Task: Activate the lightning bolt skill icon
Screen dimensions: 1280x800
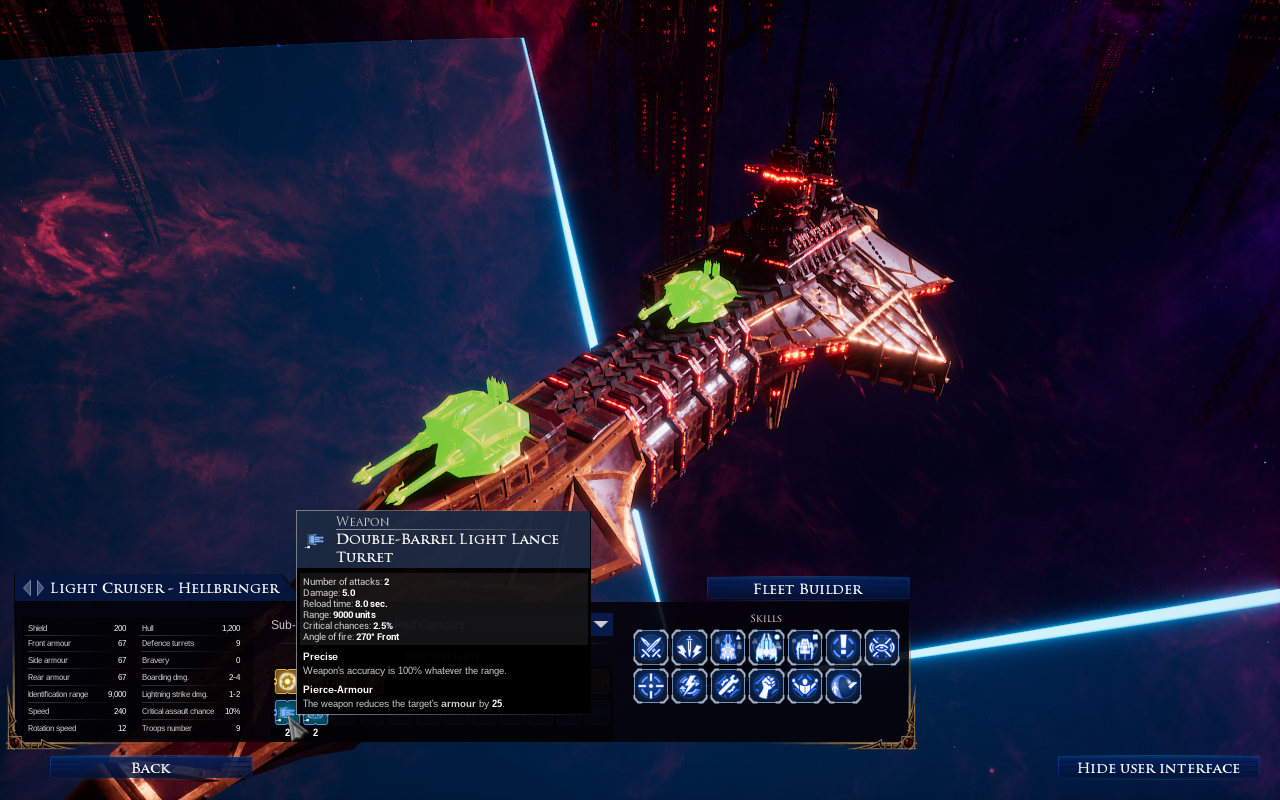Action: (x=689, y=686)
